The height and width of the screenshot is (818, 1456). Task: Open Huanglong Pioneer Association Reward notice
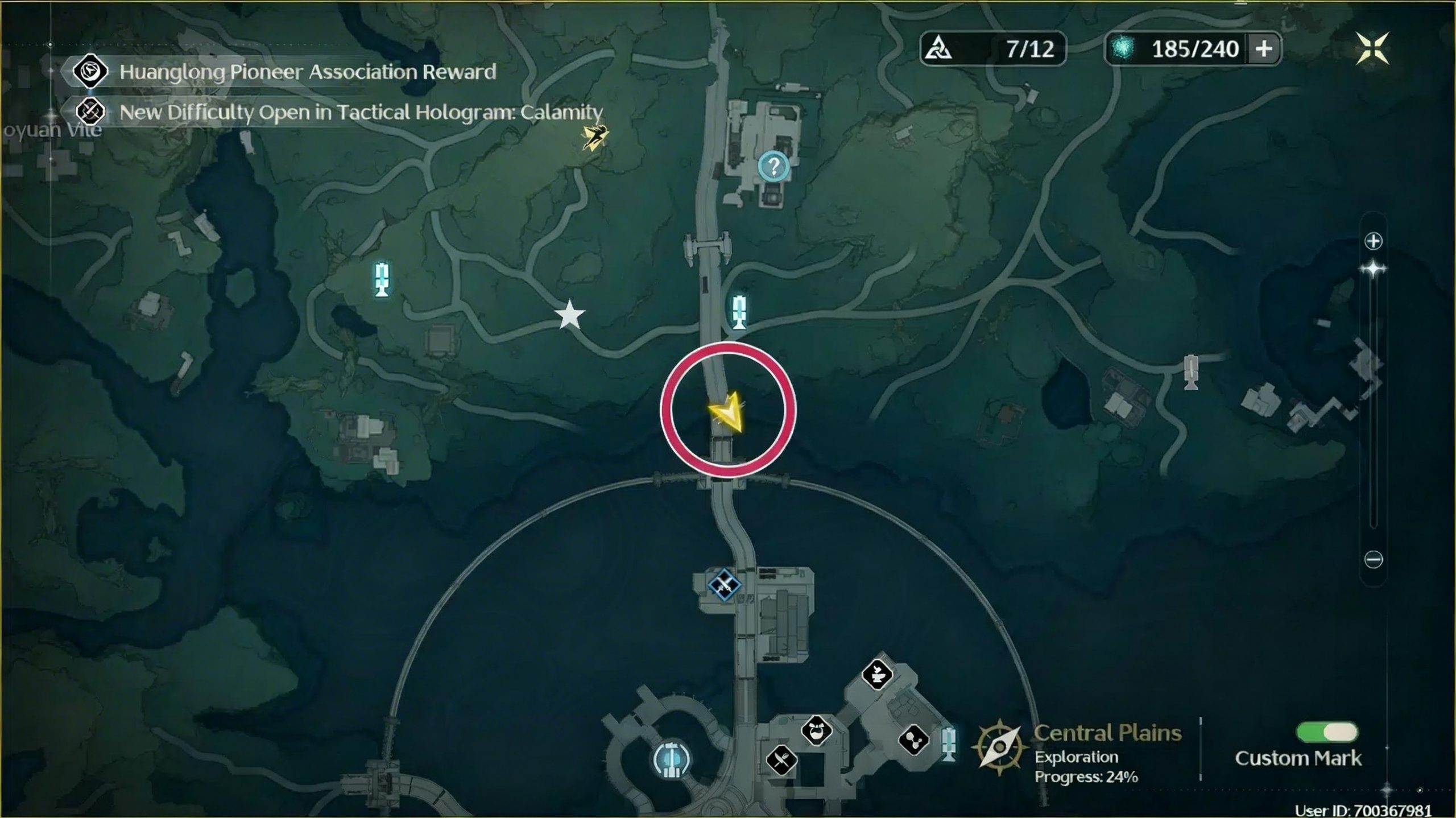(x=307, y=72)
